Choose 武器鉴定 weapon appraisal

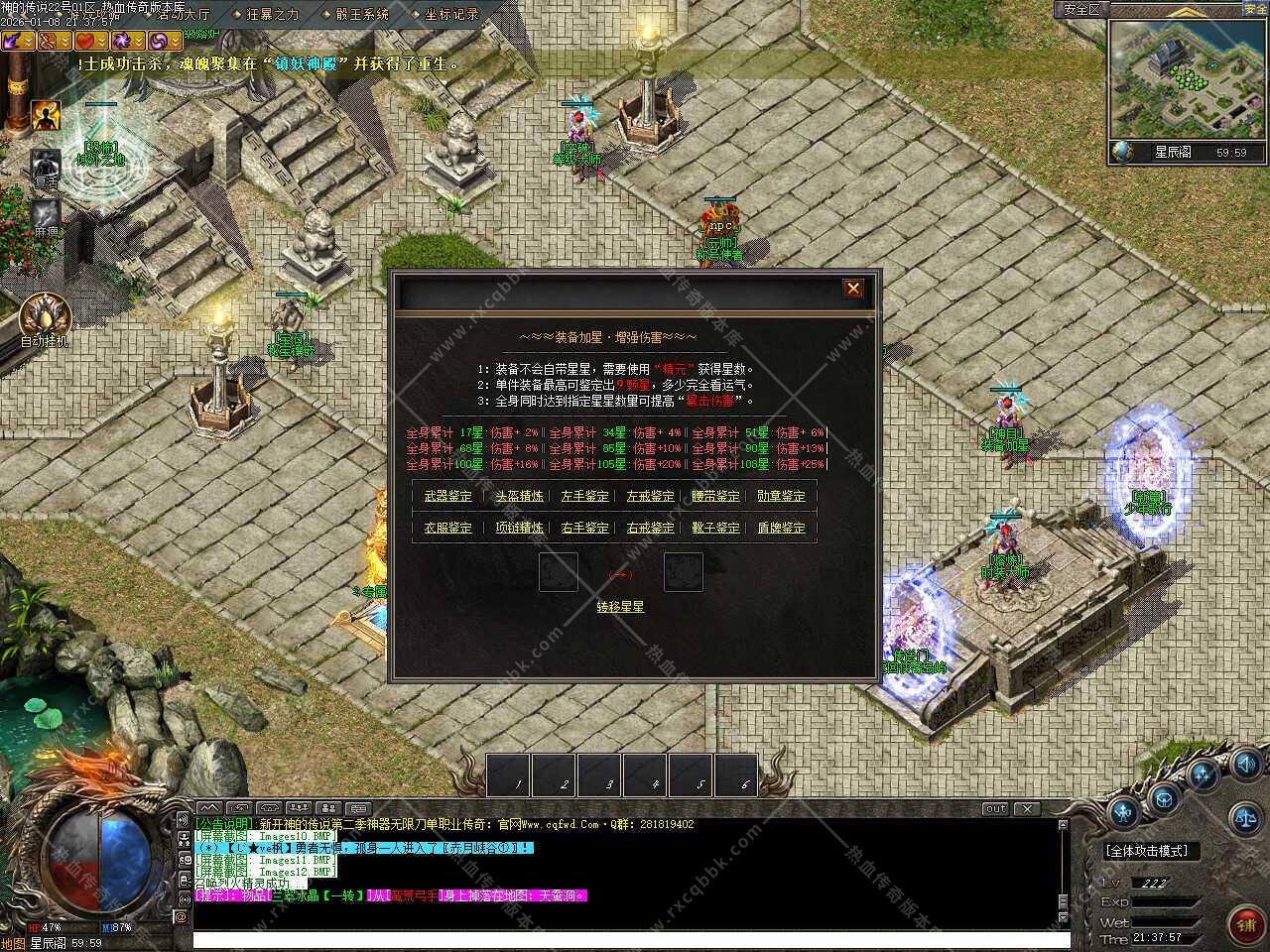click(448, 496)
